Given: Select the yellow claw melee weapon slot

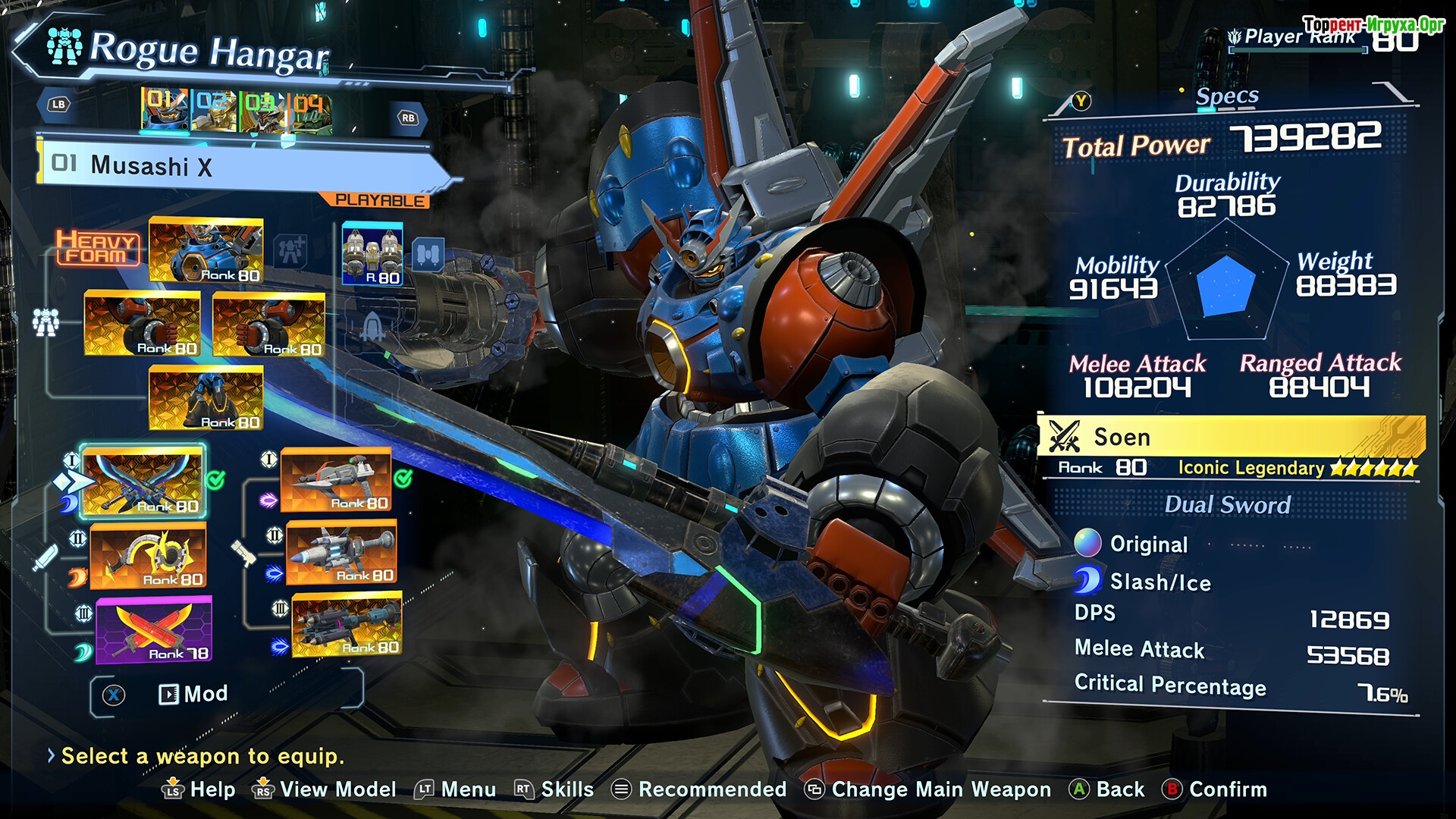Looking at the screenshot, I should [x=148, y=555].
